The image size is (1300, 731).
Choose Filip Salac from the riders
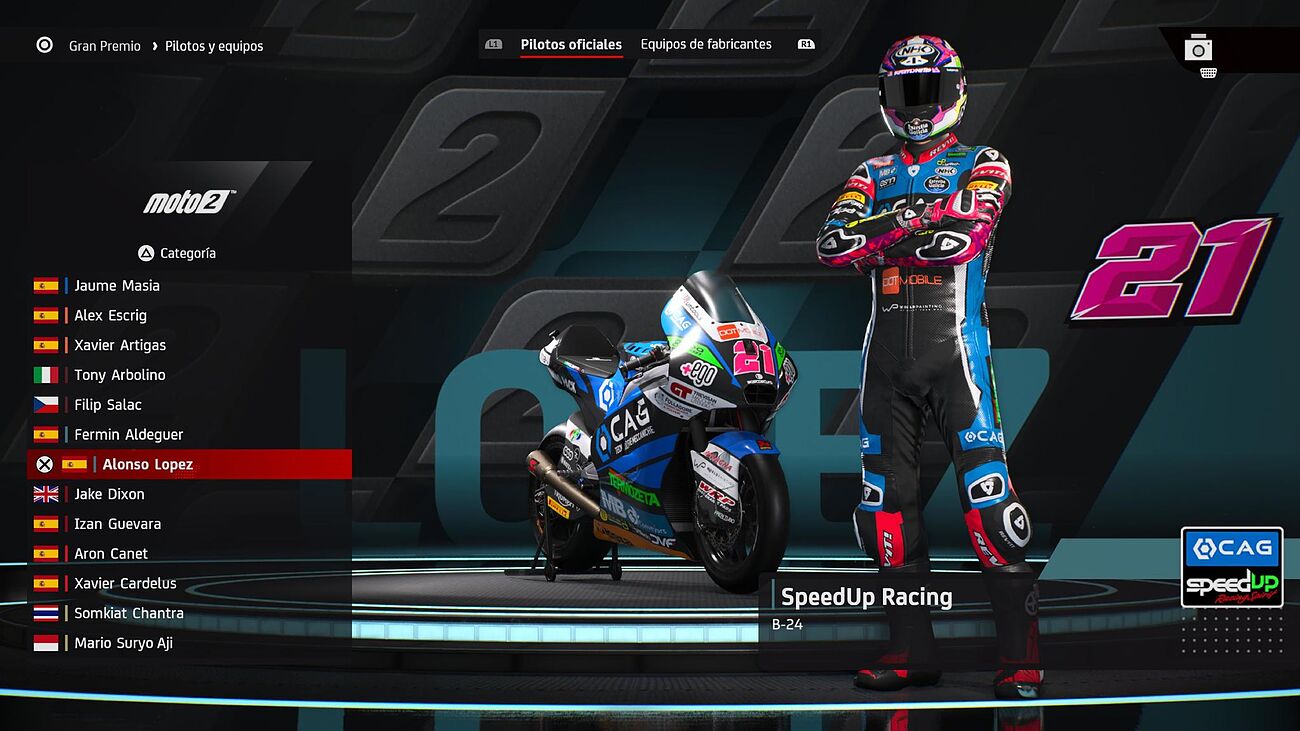pyautogui.click(x=107, y=405)
